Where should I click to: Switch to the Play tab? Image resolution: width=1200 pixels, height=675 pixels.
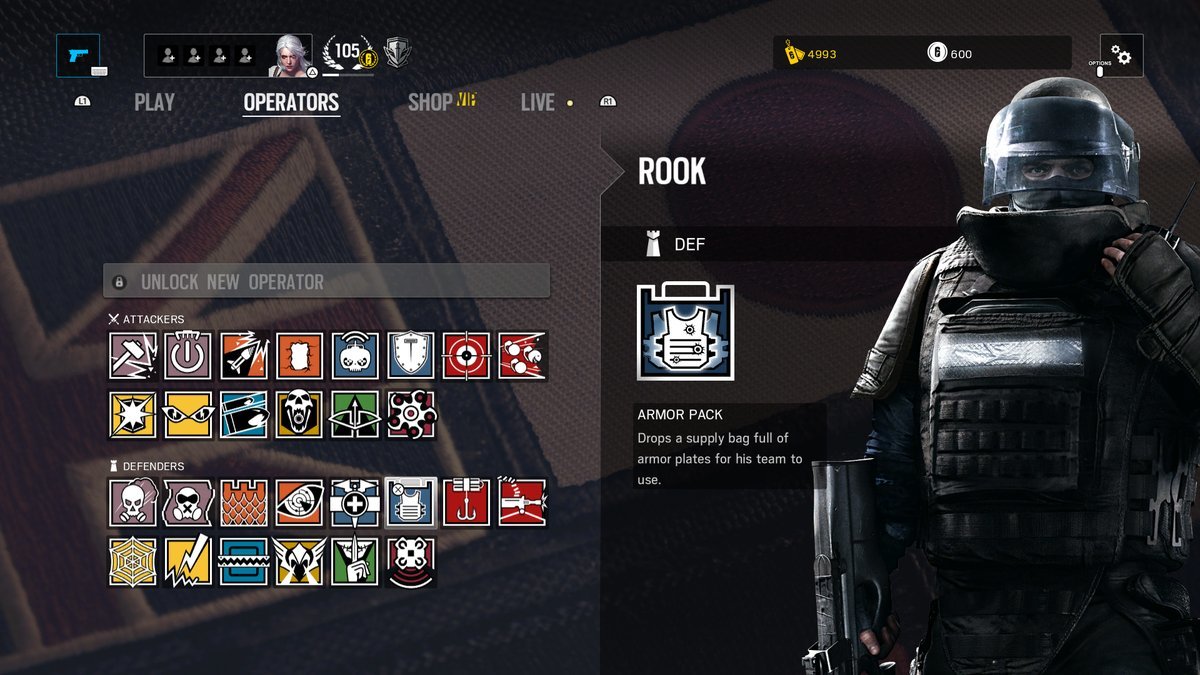[x=154, y=102]
